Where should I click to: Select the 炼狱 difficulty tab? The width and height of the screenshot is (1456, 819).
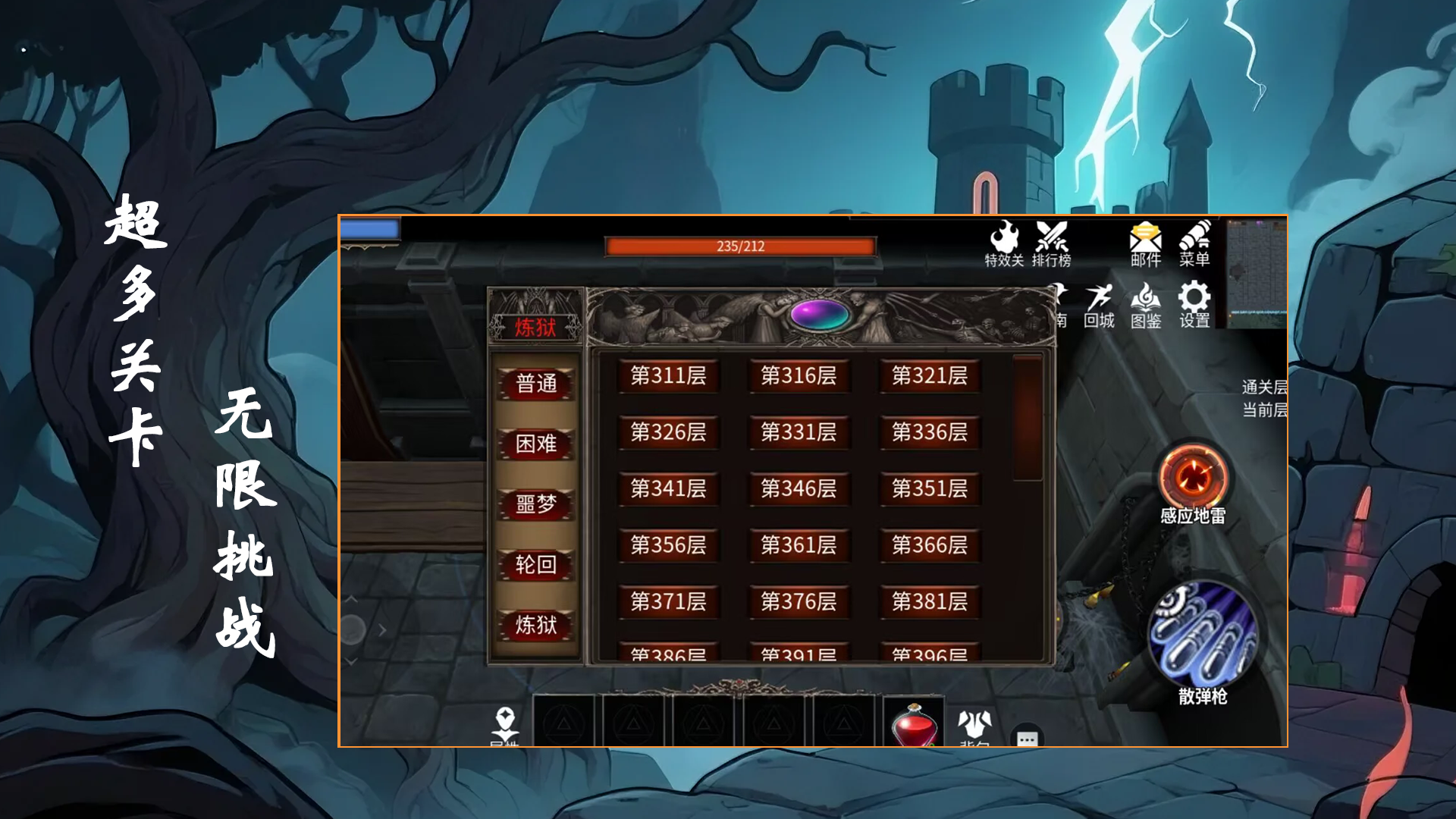coord(536,625)
